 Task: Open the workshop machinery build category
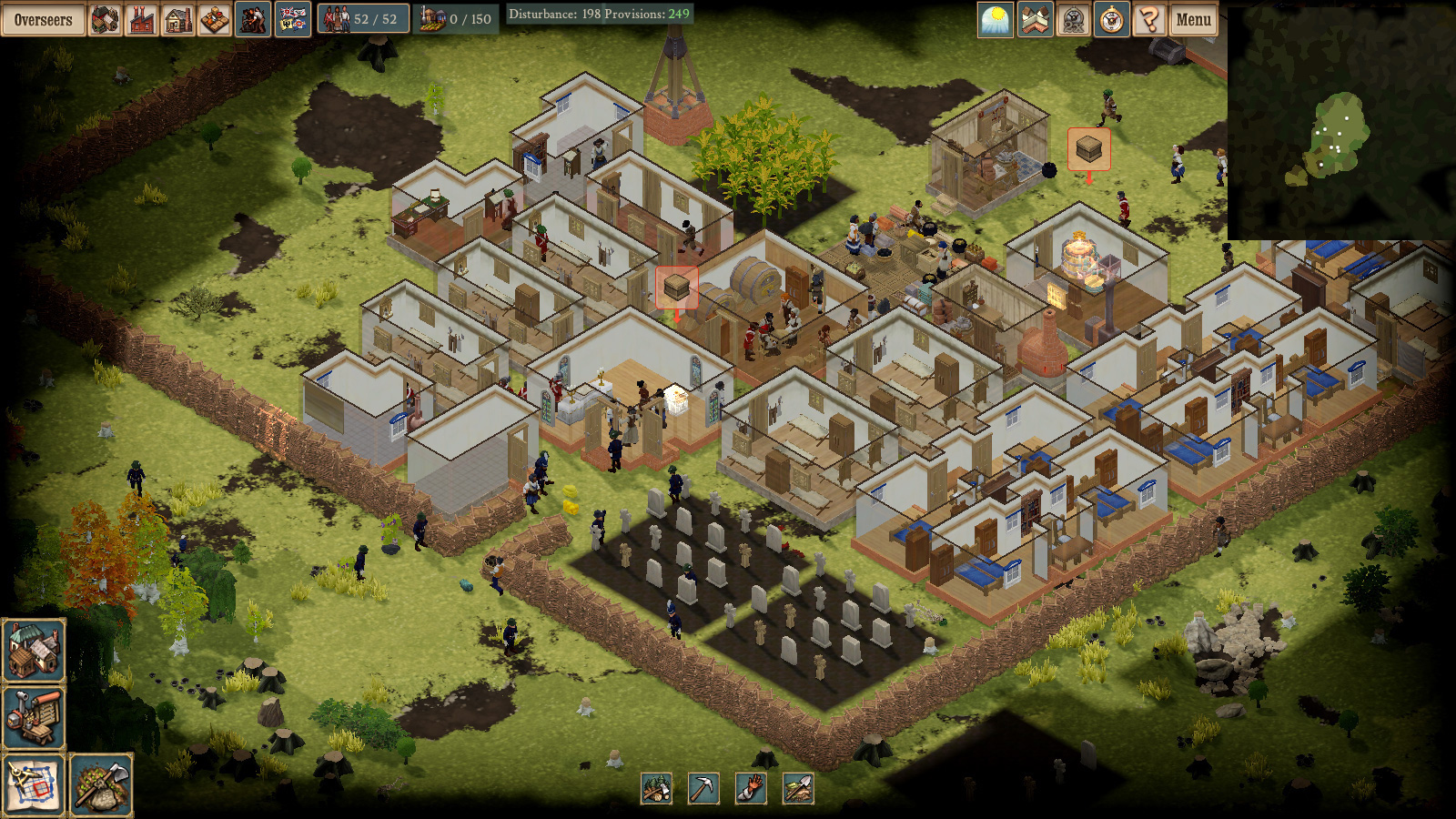coord(34,717)
